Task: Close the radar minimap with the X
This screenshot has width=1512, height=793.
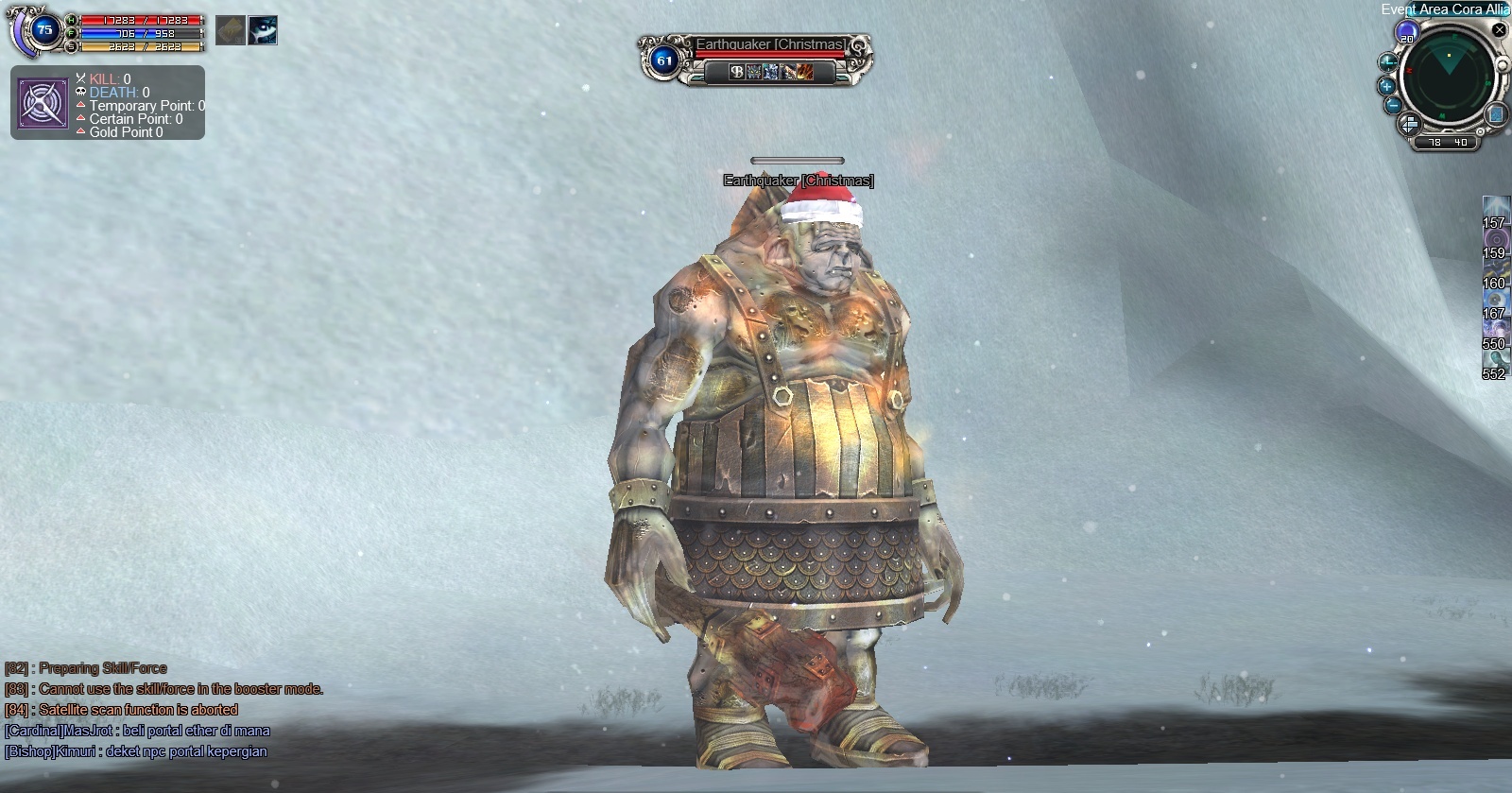Action: pyautogui.click(x=1499, y=30)
